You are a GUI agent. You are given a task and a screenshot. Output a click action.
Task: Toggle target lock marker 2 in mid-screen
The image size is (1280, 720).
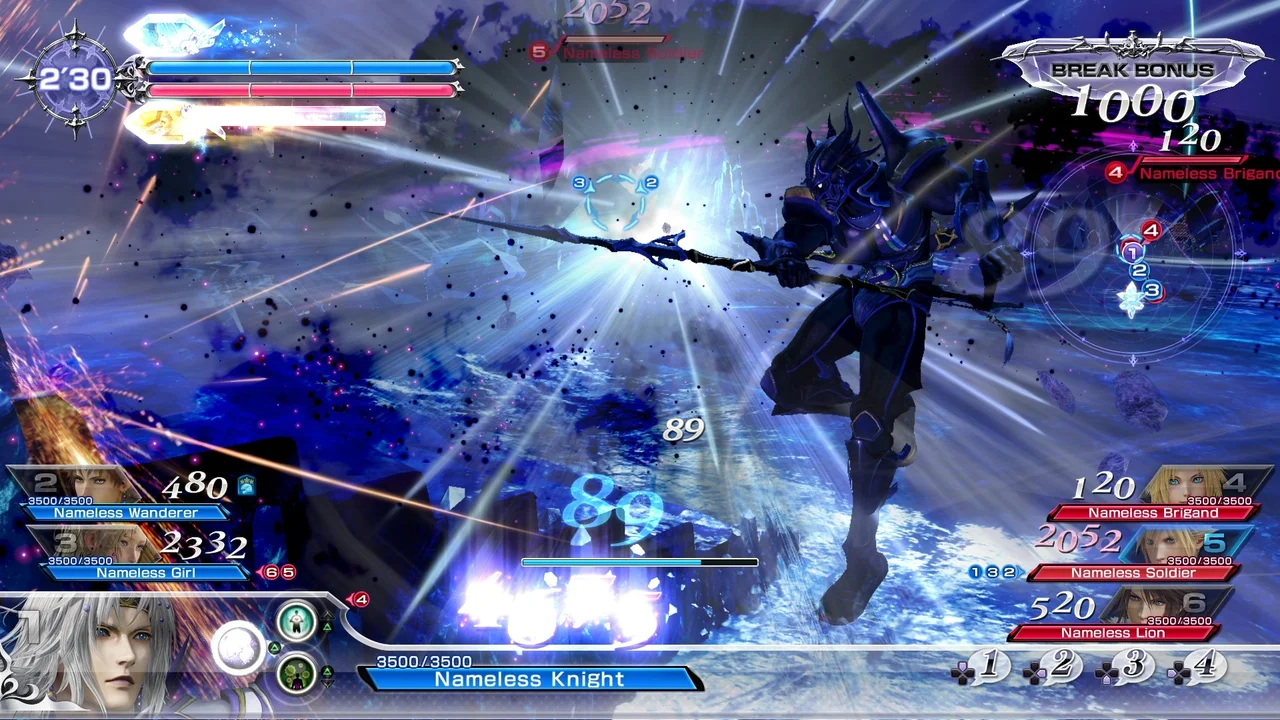651,182
